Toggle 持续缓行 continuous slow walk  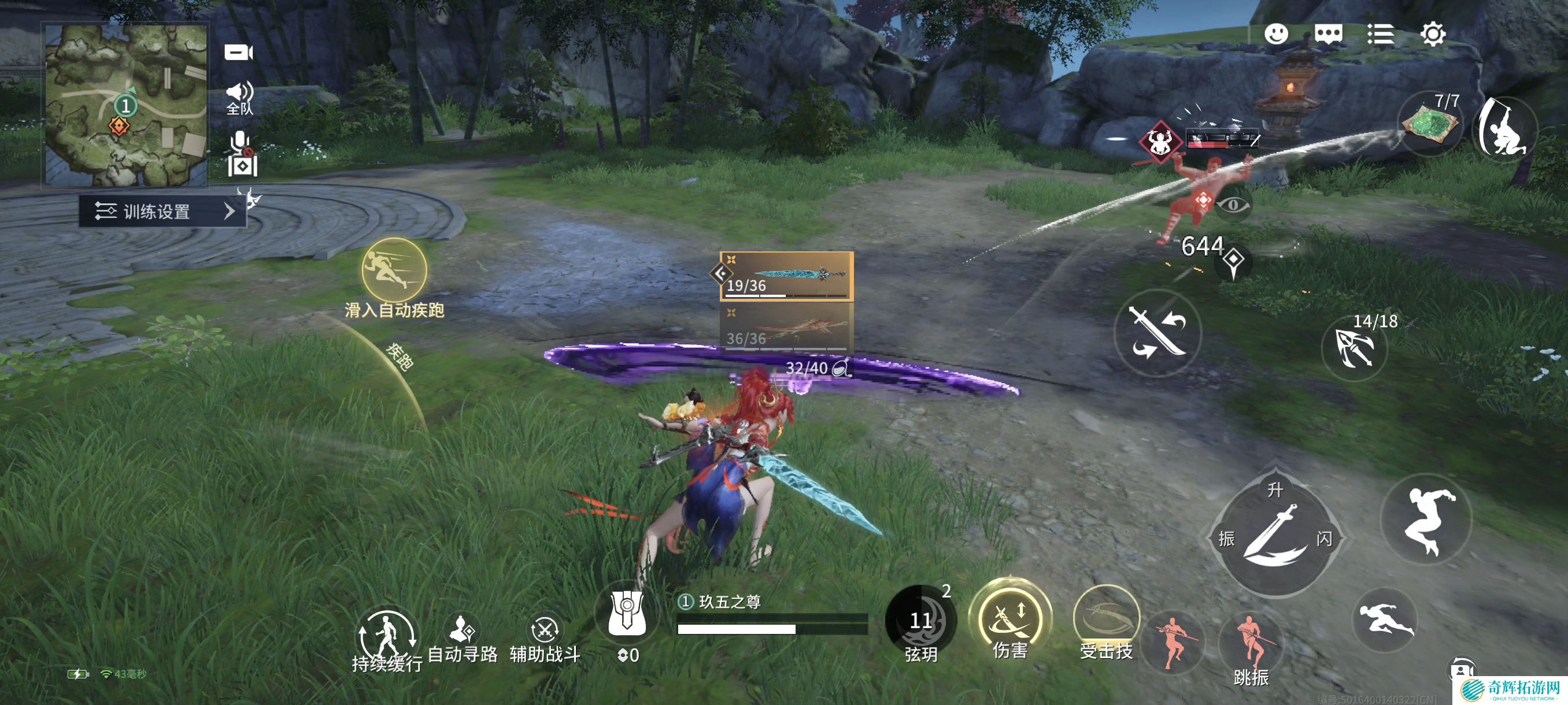pyautogui.click(x=387, y=637)
